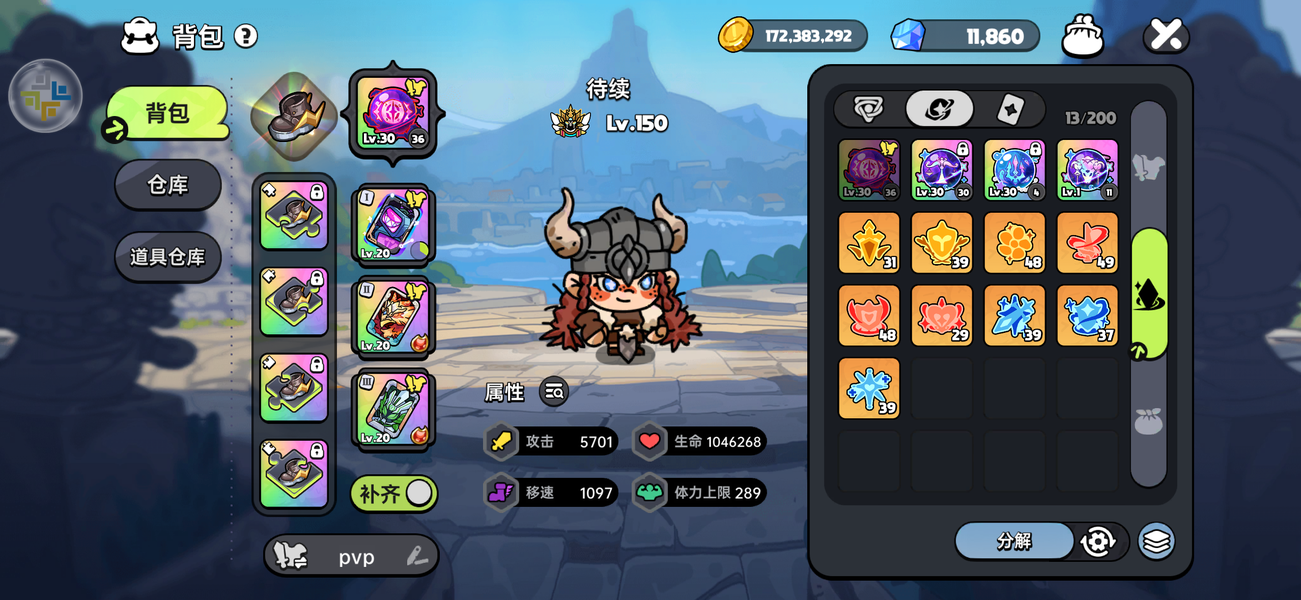Open the 仓库 warehouse tab
Viewport: 1301px width, 600px height.
pyautogui.click(x=168, y=185)
